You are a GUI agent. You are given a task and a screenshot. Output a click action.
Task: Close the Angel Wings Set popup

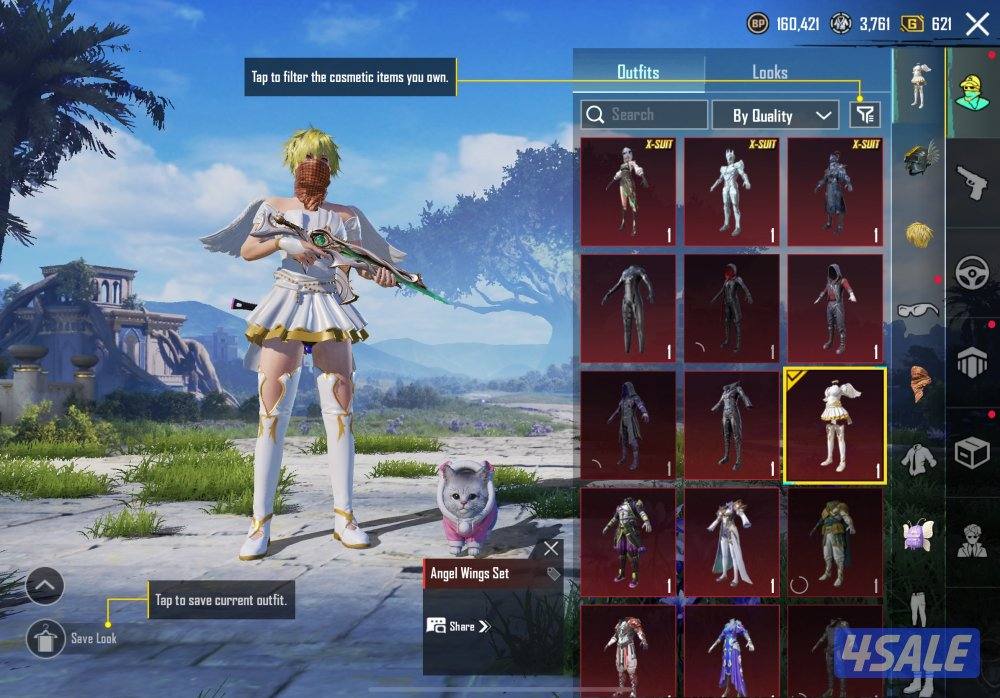point(551,549)
